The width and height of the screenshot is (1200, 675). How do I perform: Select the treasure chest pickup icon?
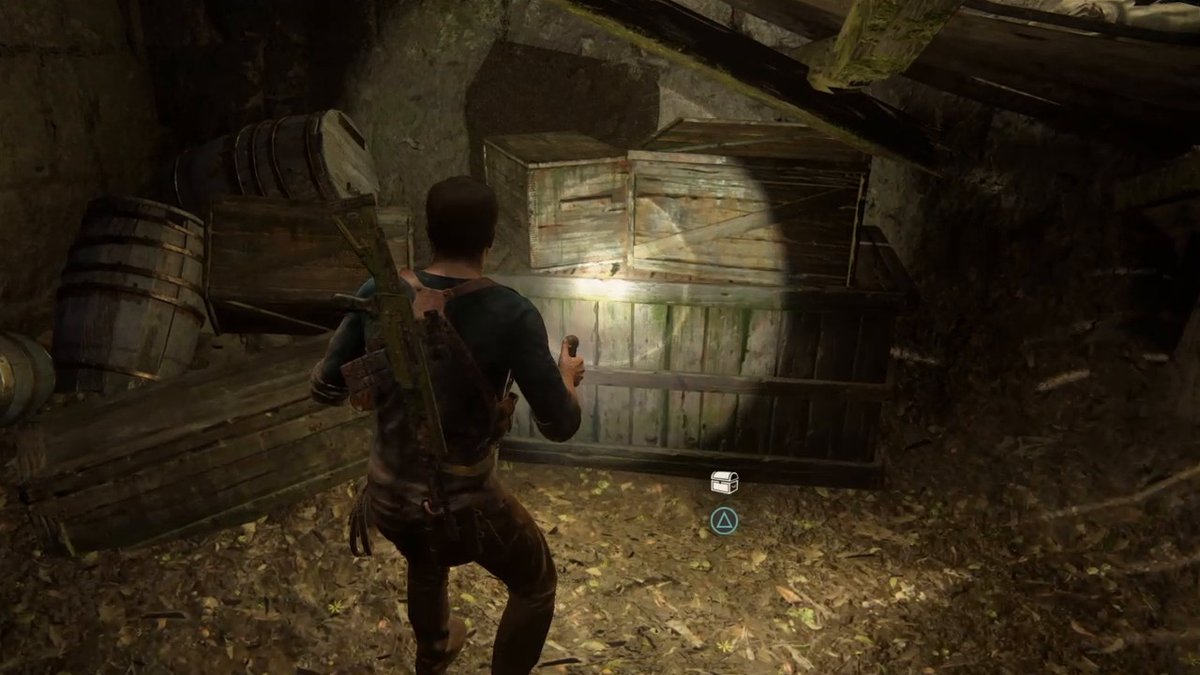(x=724, y=482)
